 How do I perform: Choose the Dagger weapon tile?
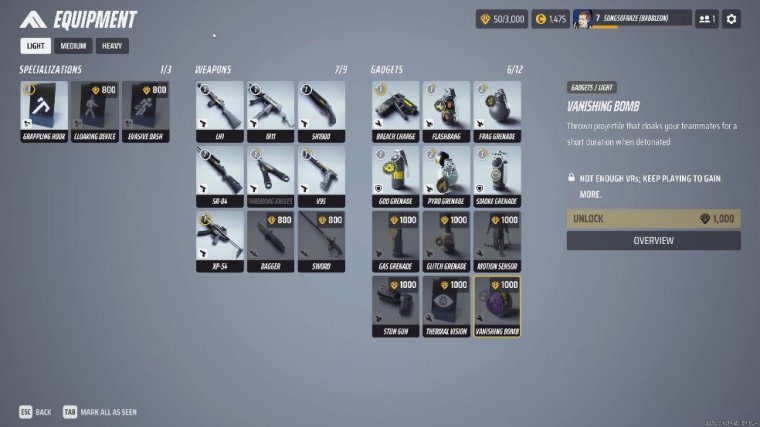271,241
